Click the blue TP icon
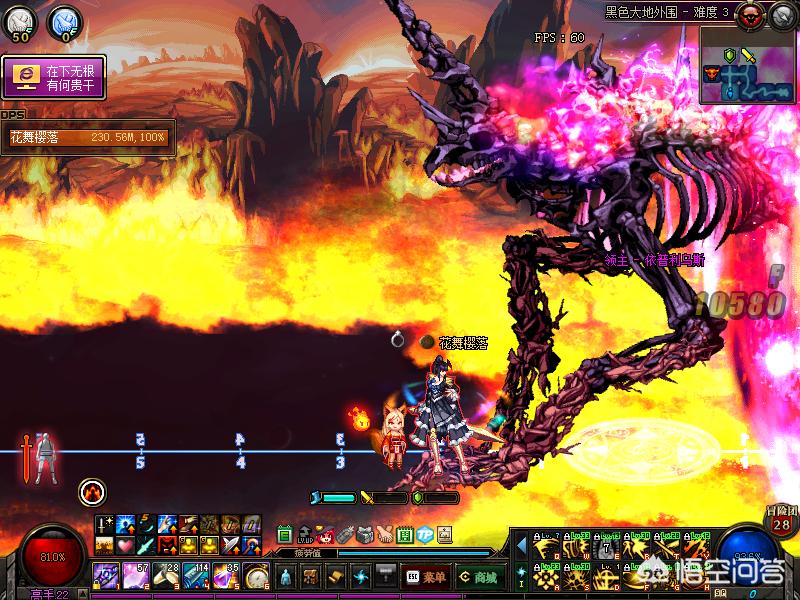The image size is (800, 600). pos(424,534)
